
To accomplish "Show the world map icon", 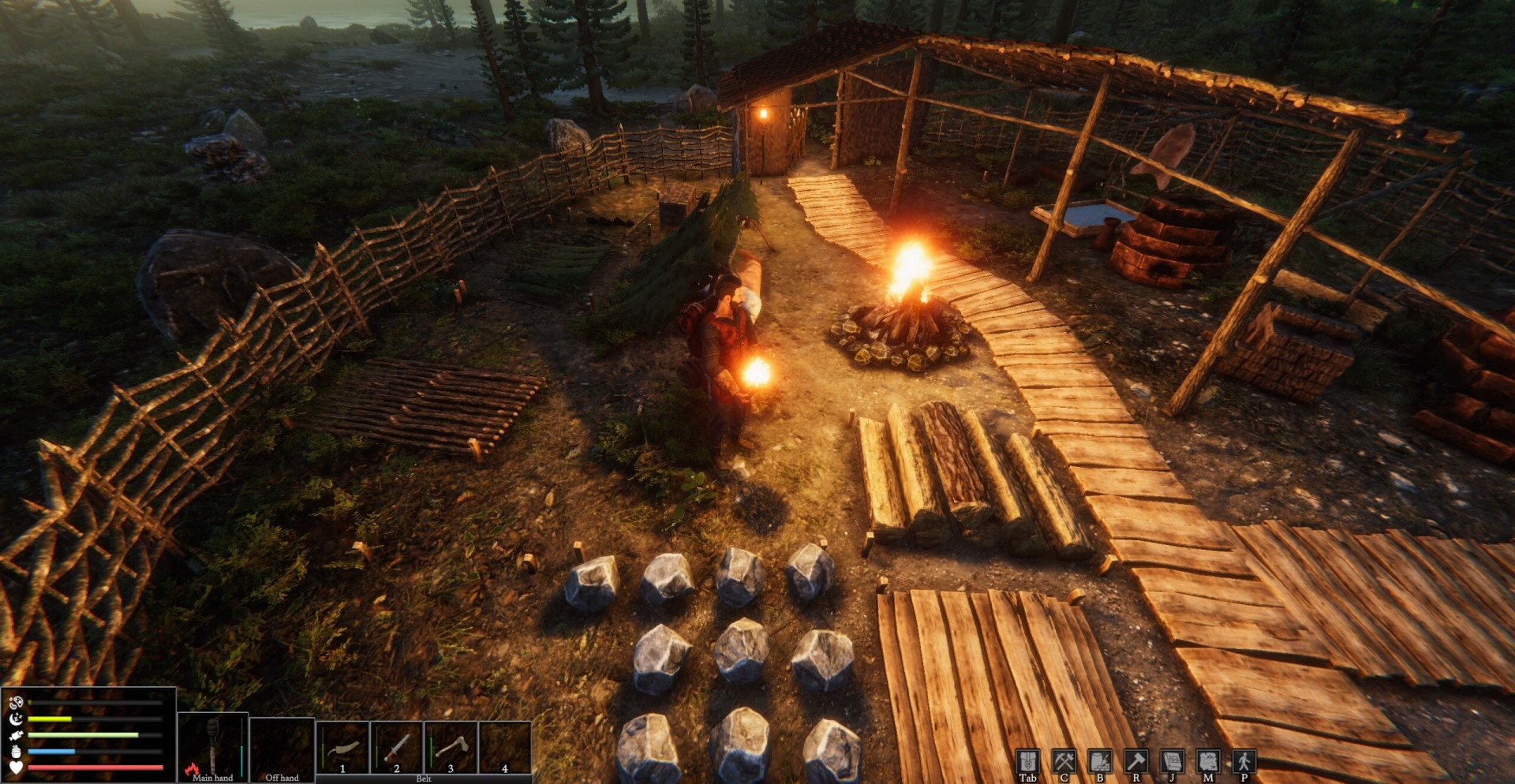I will [1208, 761].
